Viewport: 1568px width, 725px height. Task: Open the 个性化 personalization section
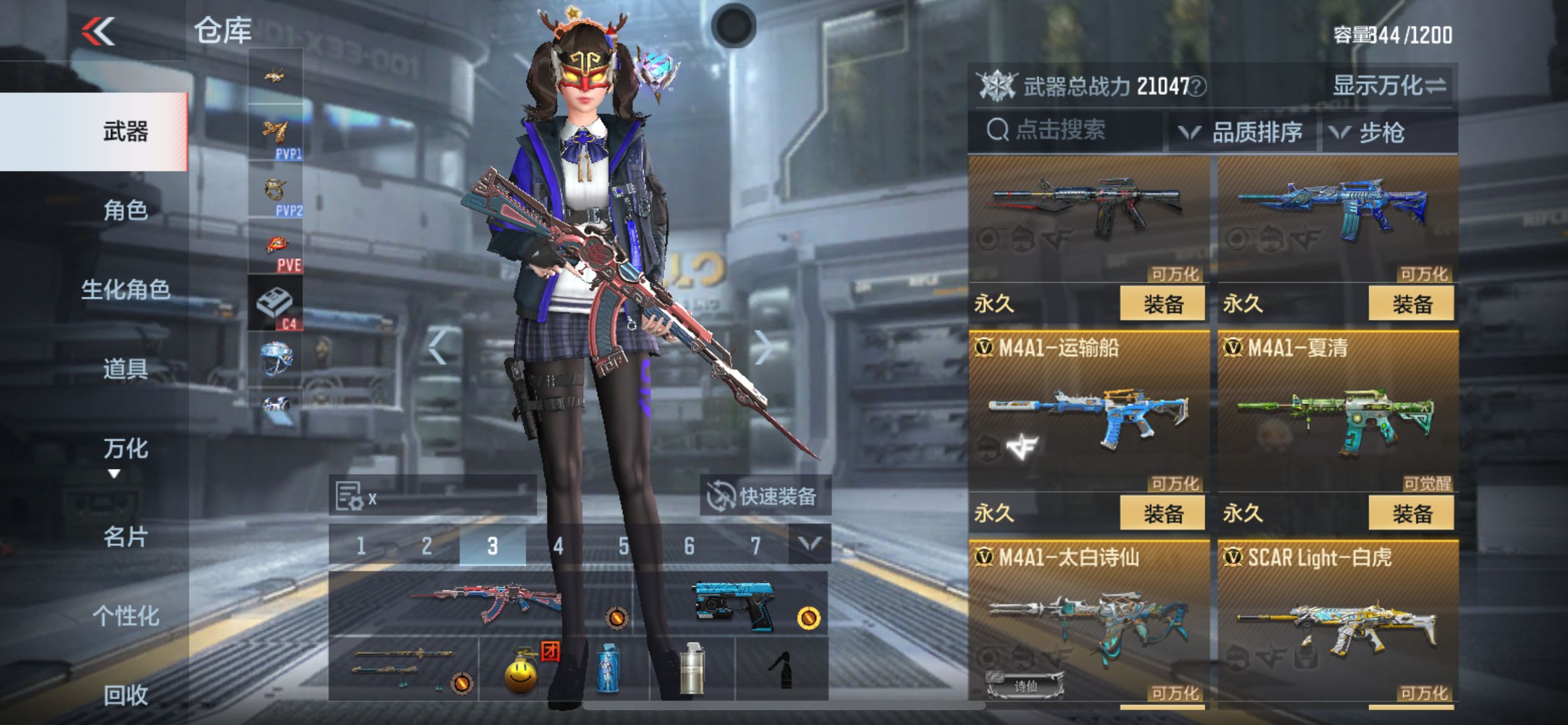pyautogui.click(x=125, y=616)
